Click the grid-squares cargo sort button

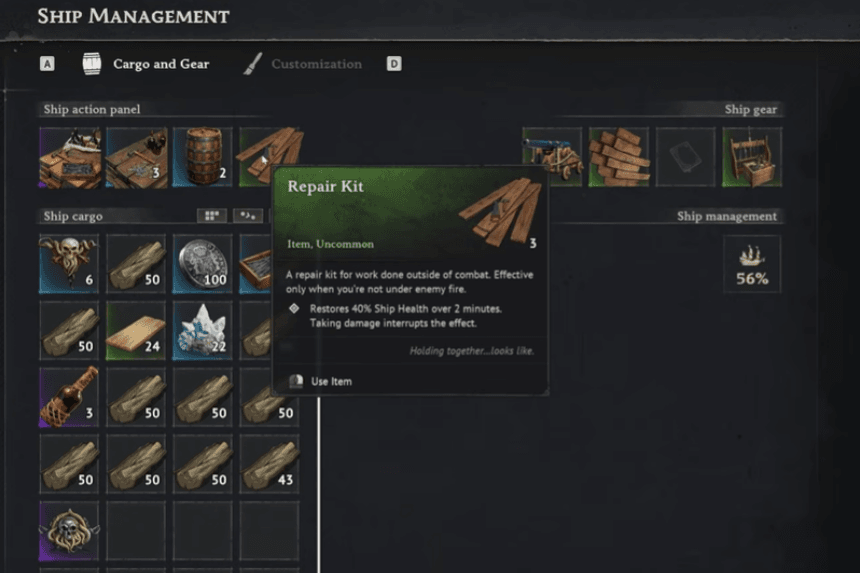click(211, 216)
